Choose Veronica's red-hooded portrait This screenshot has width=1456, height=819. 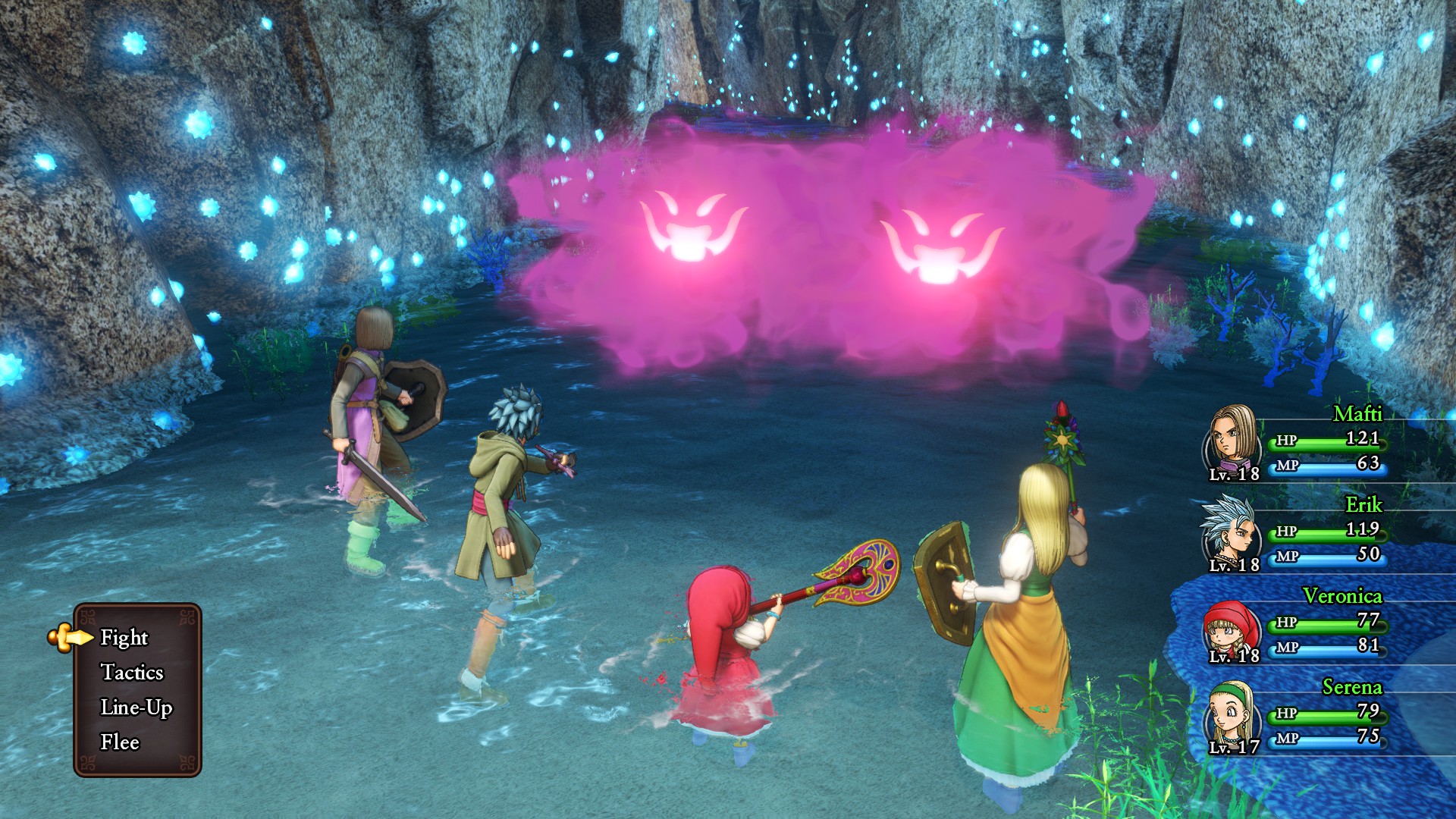click(1229, 628)
